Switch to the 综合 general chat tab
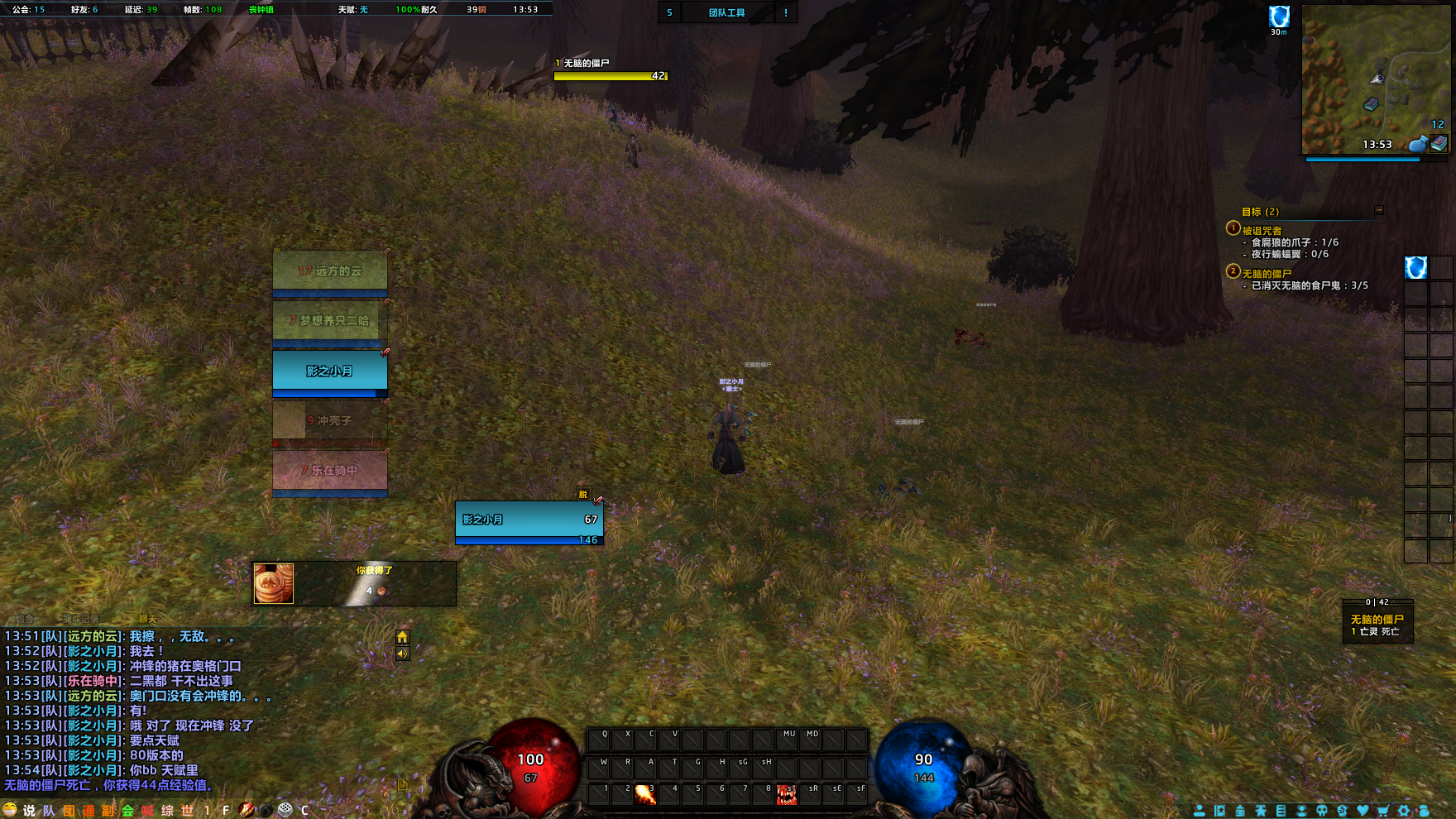The height and width of the screenshot is (819, 1456). coord(25,619)
